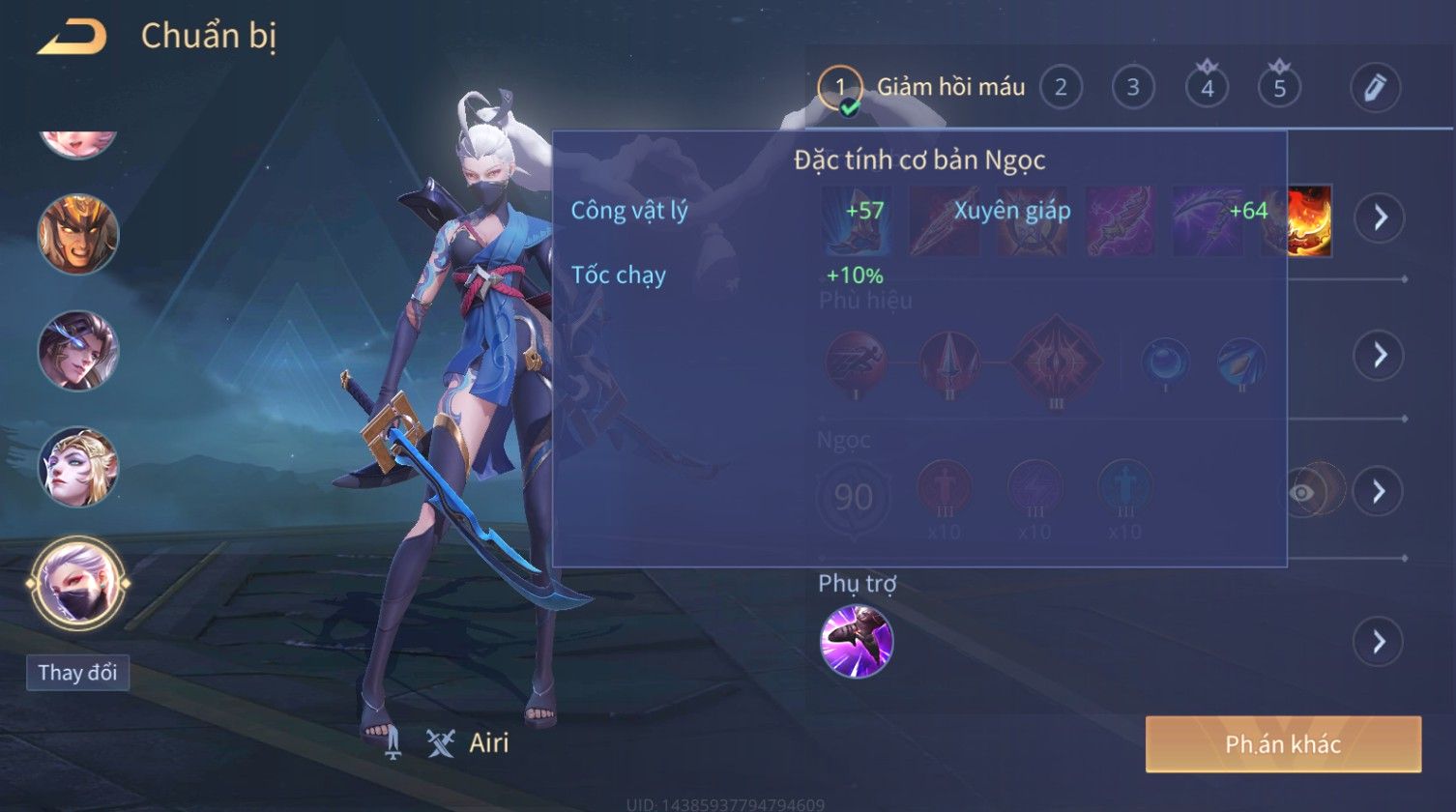The height and width of the screenshot is (812, 1456).
Task: Open the Phù hiệu arrow button
Action: [1378, 355]
